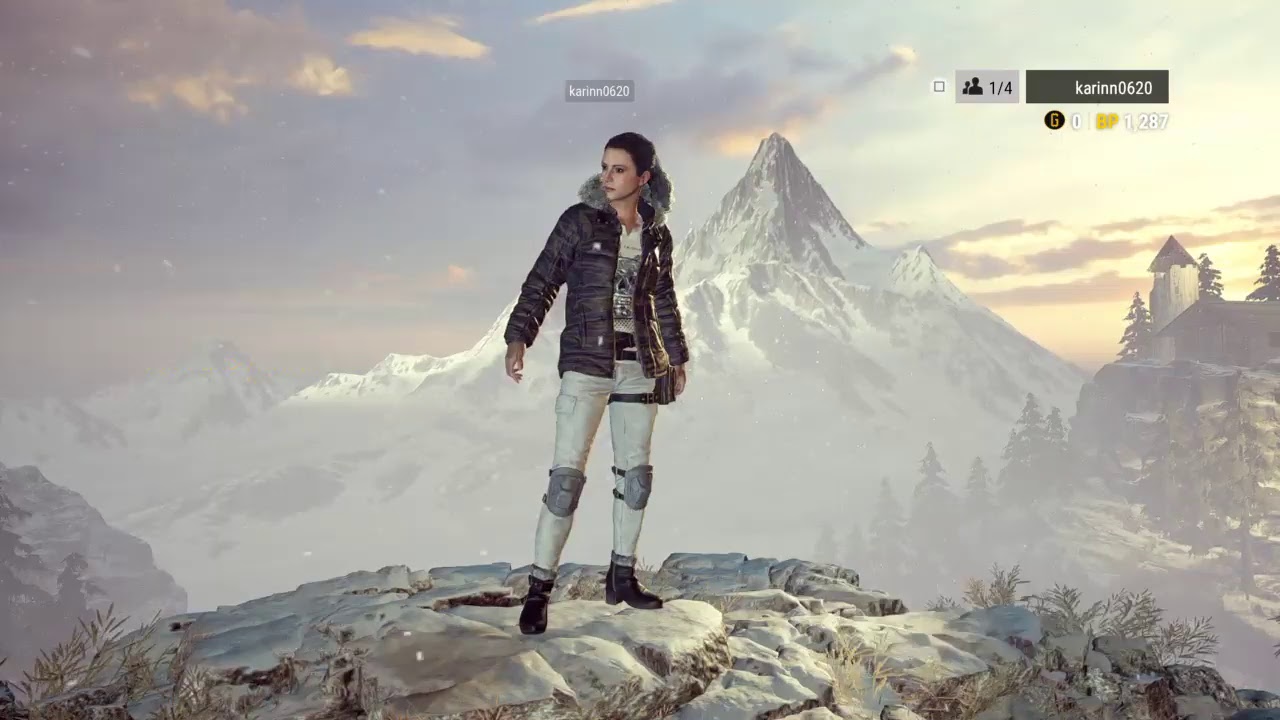
Task: Click the team members icon showing 1/4
Action: 985,87
